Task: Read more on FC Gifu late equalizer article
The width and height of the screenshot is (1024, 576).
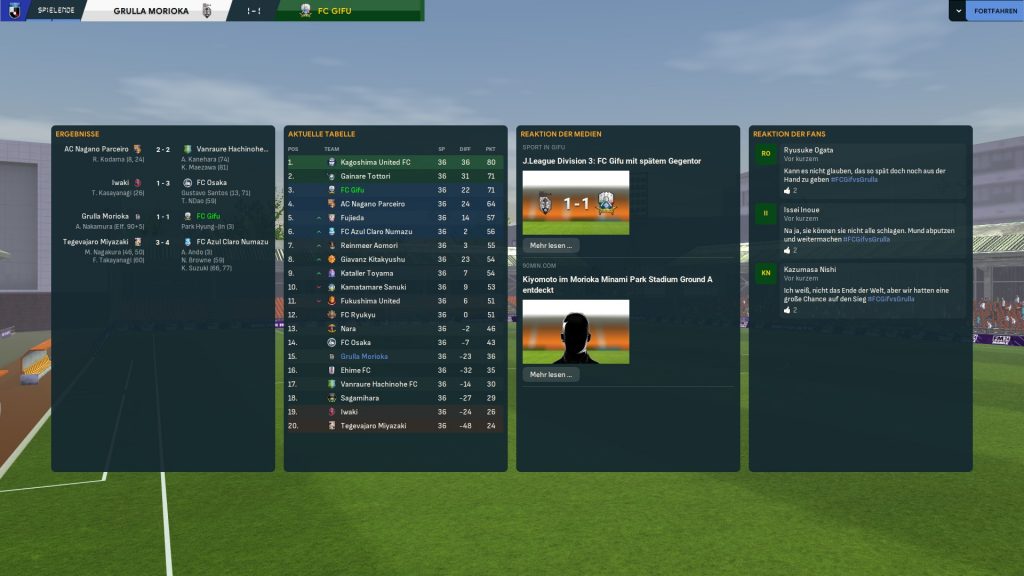Action: 550,245
